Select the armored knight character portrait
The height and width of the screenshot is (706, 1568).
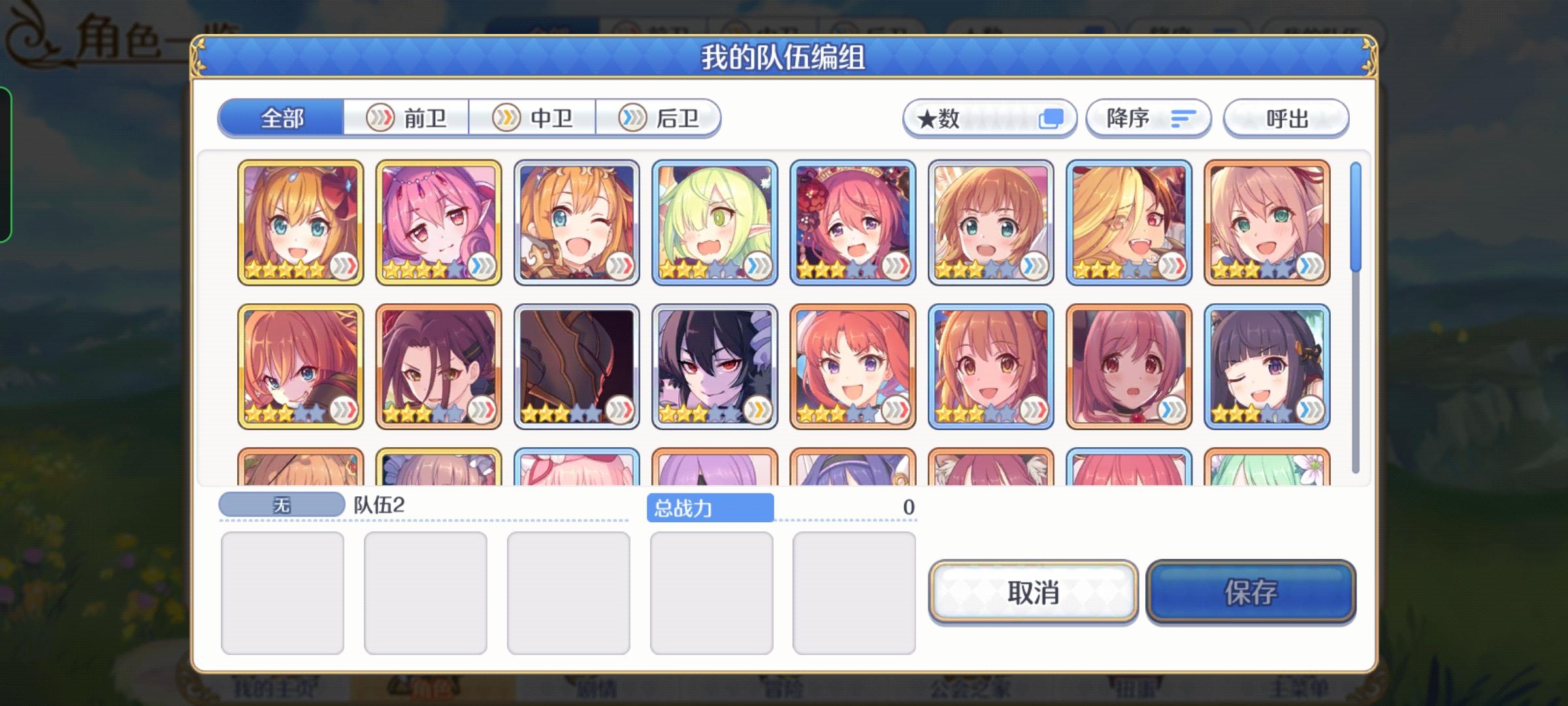pos(576,365)
